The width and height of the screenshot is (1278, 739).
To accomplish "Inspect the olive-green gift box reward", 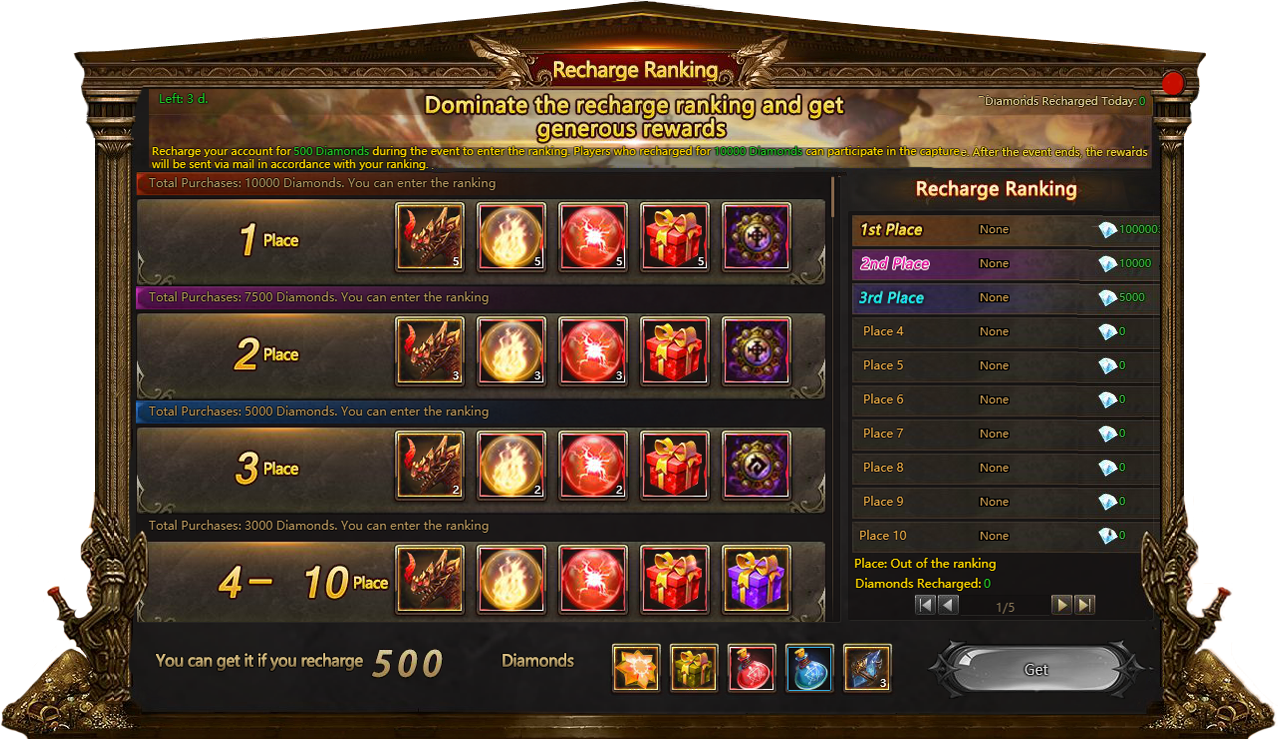I will coord(694,668).
